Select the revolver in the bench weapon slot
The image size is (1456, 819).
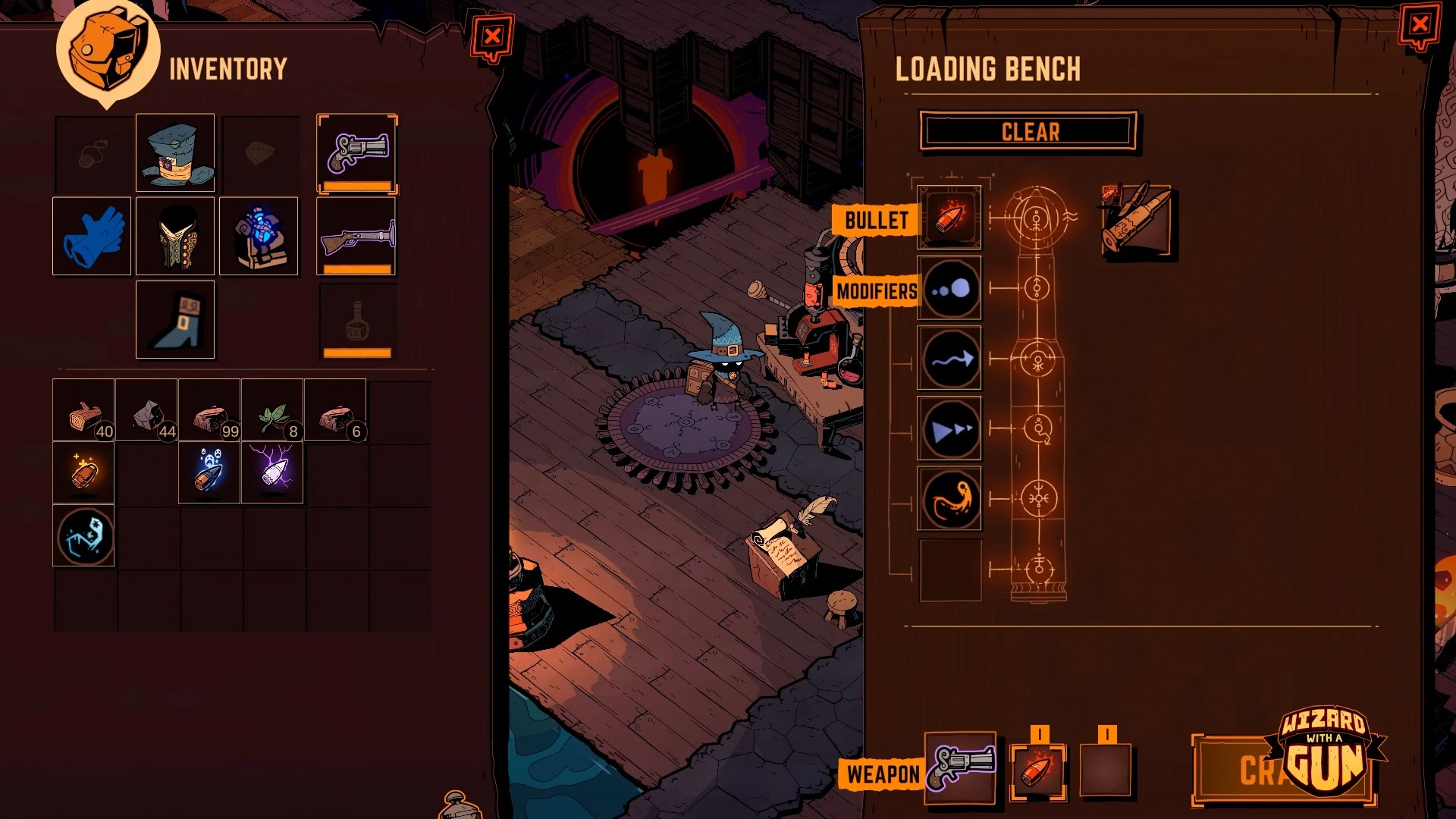961,767
